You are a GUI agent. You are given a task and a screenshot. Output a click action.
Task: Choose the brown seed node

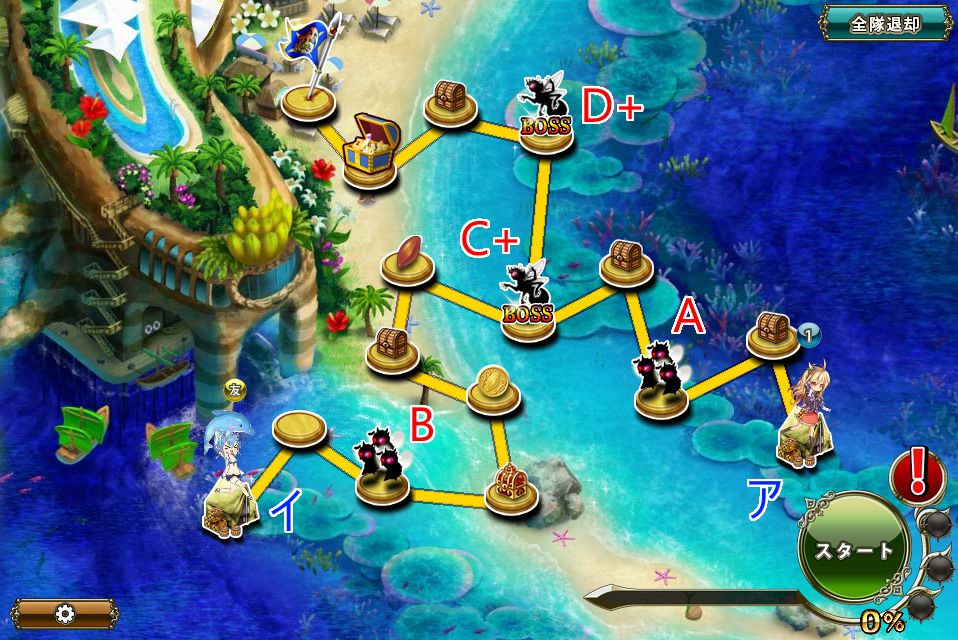tap(407, 258)
